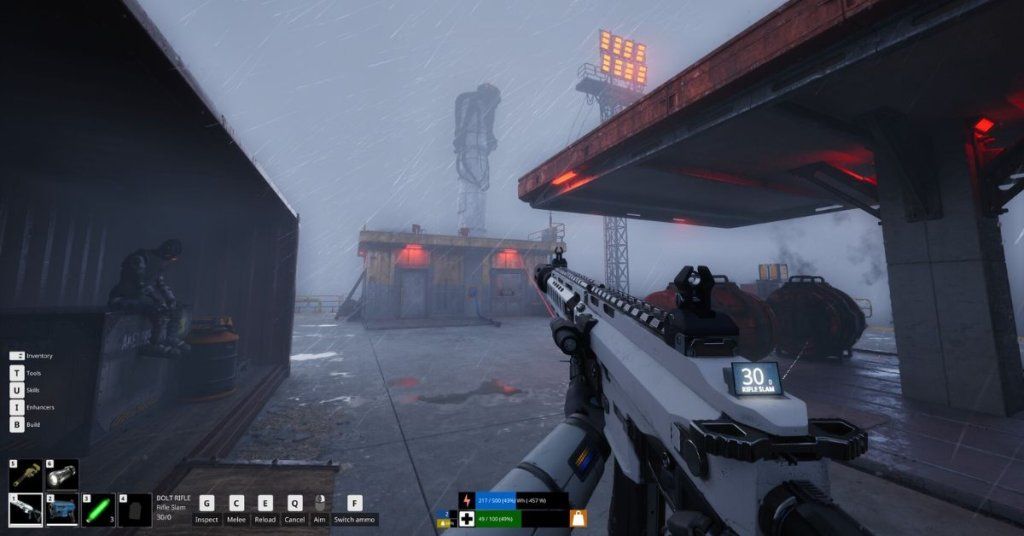Select the green glowstick slot

(x=98, y=510)
